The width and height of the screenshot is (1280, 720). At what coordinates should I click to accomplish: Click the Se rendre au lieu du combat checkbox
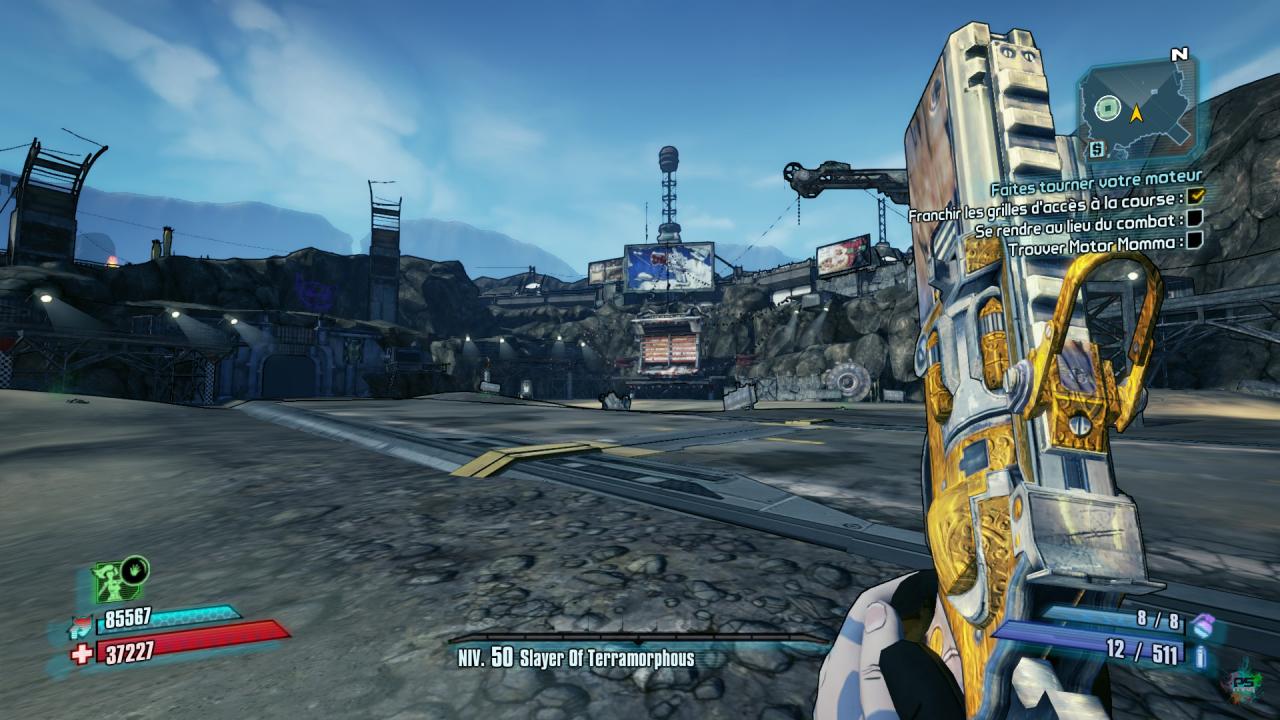pyautogui.click(x=1193, y=220)
